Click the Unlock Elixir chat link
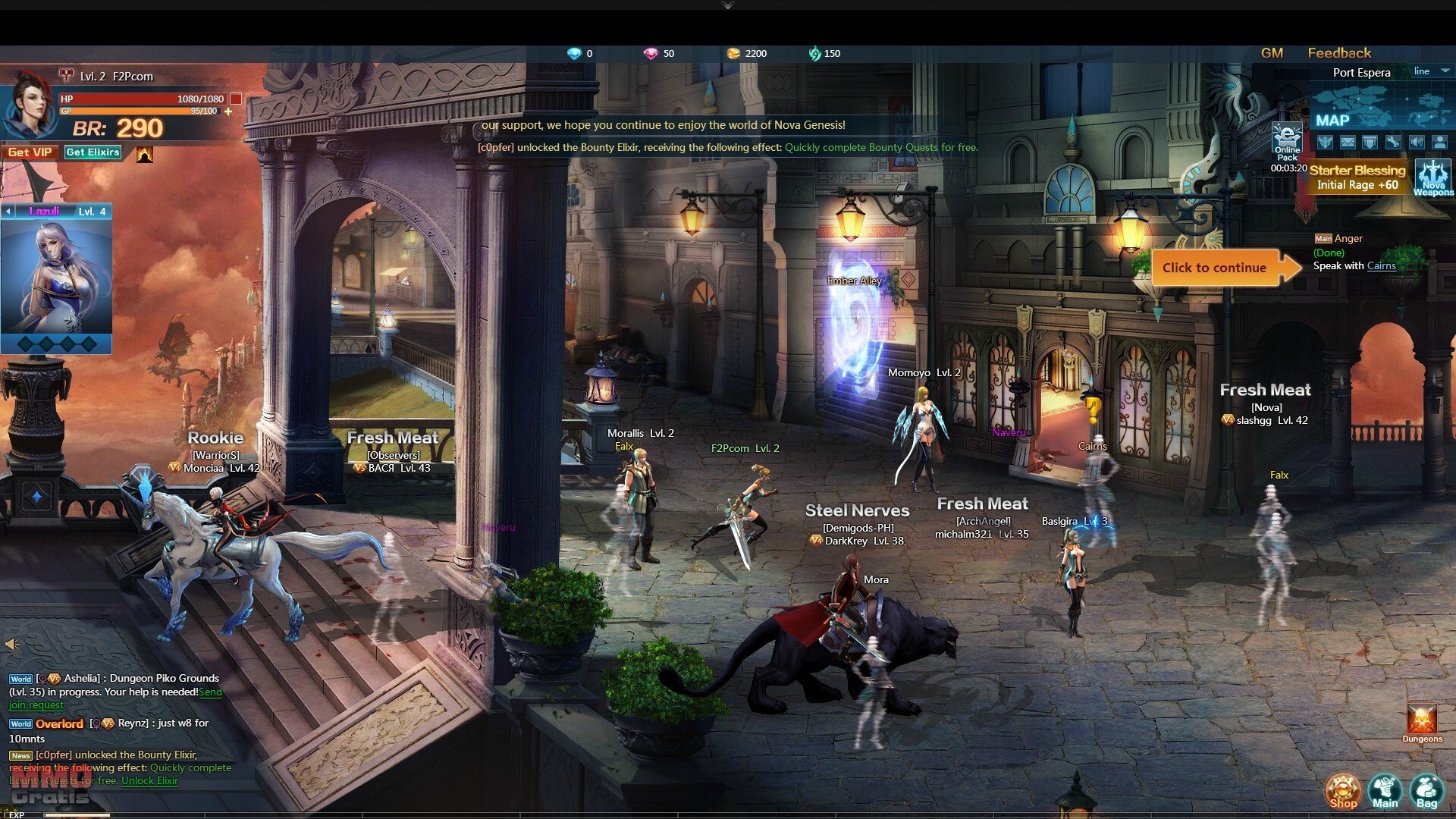Image resolution: width=1456 pixels, height=819 pixels. point(149,781)
